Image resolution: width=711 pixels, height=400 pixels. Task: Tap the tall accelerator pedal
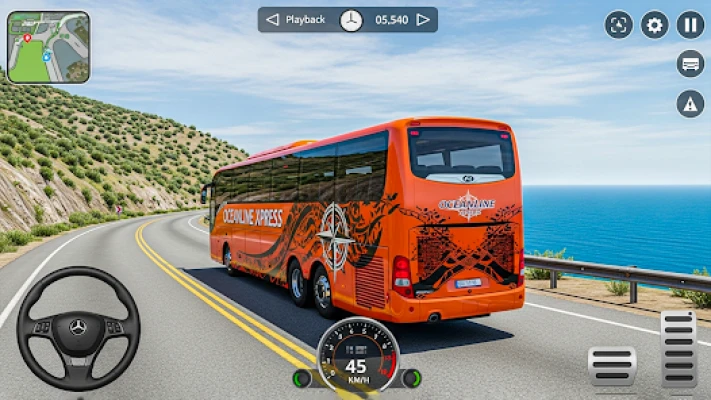tap(679, 349)
